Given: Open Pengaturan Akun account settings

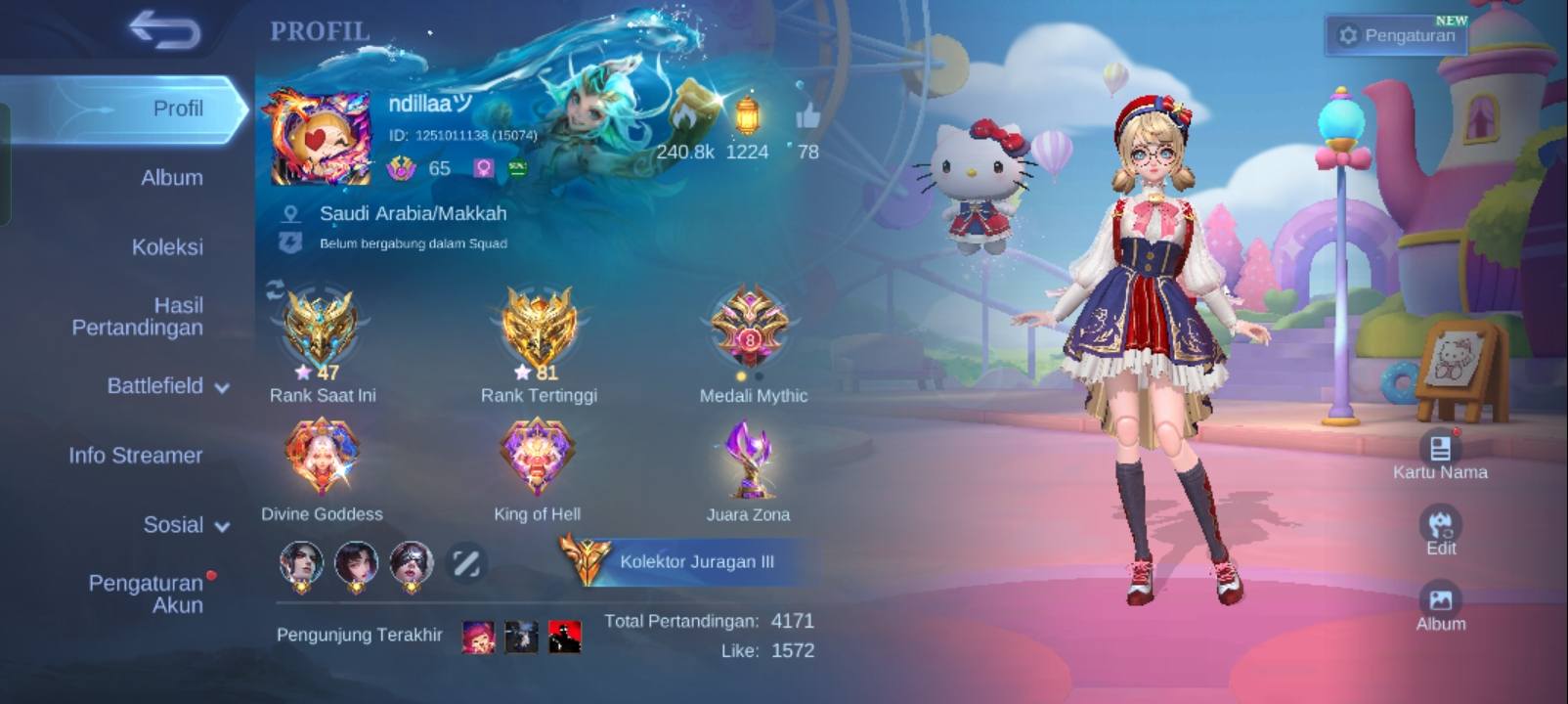Looking at the screenshot, I should click(x=147, y=594).
